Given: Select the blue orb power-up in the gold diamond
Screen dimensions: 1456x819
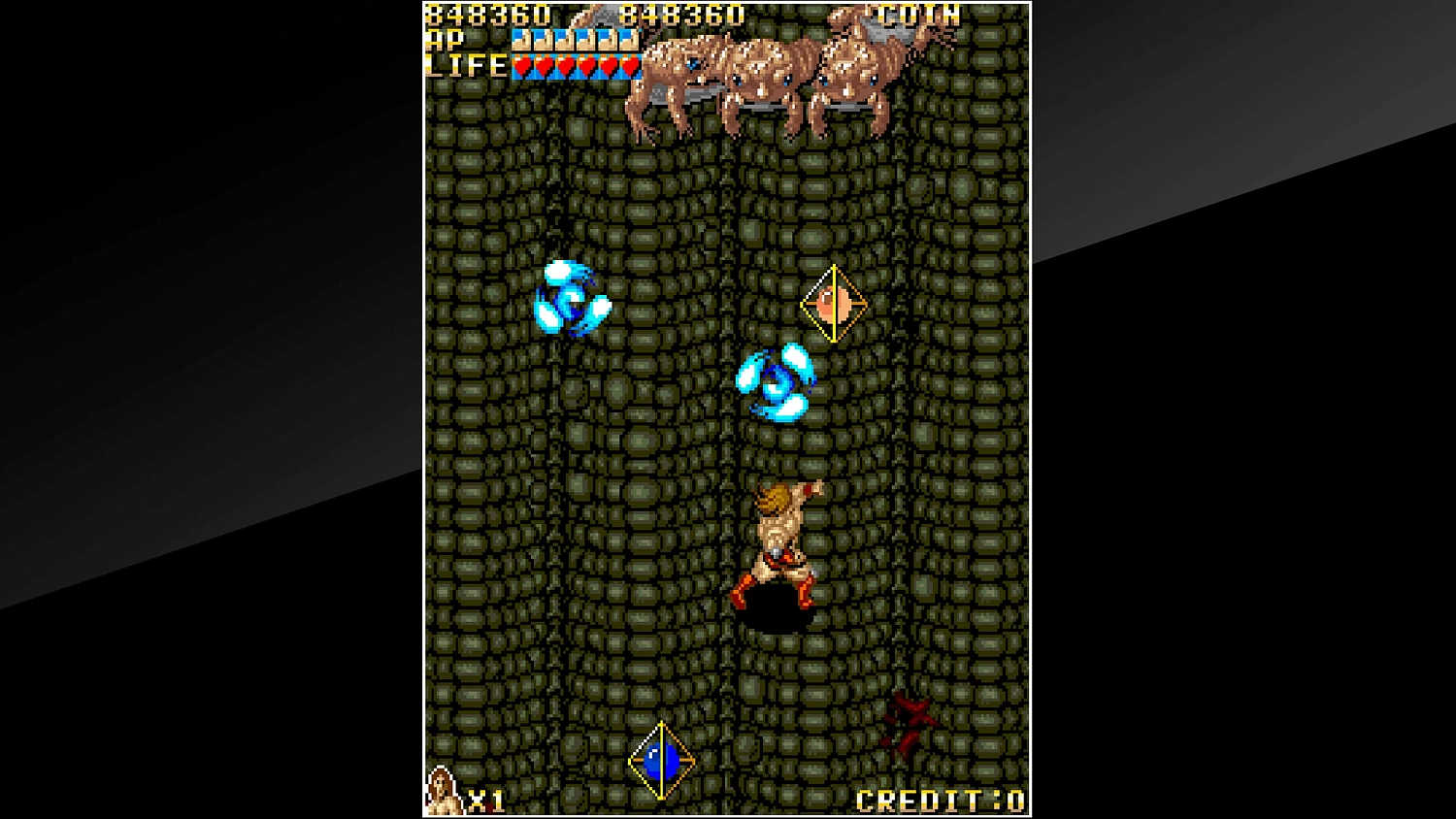Looking at the screenshot, I should [x=660, y=760].
